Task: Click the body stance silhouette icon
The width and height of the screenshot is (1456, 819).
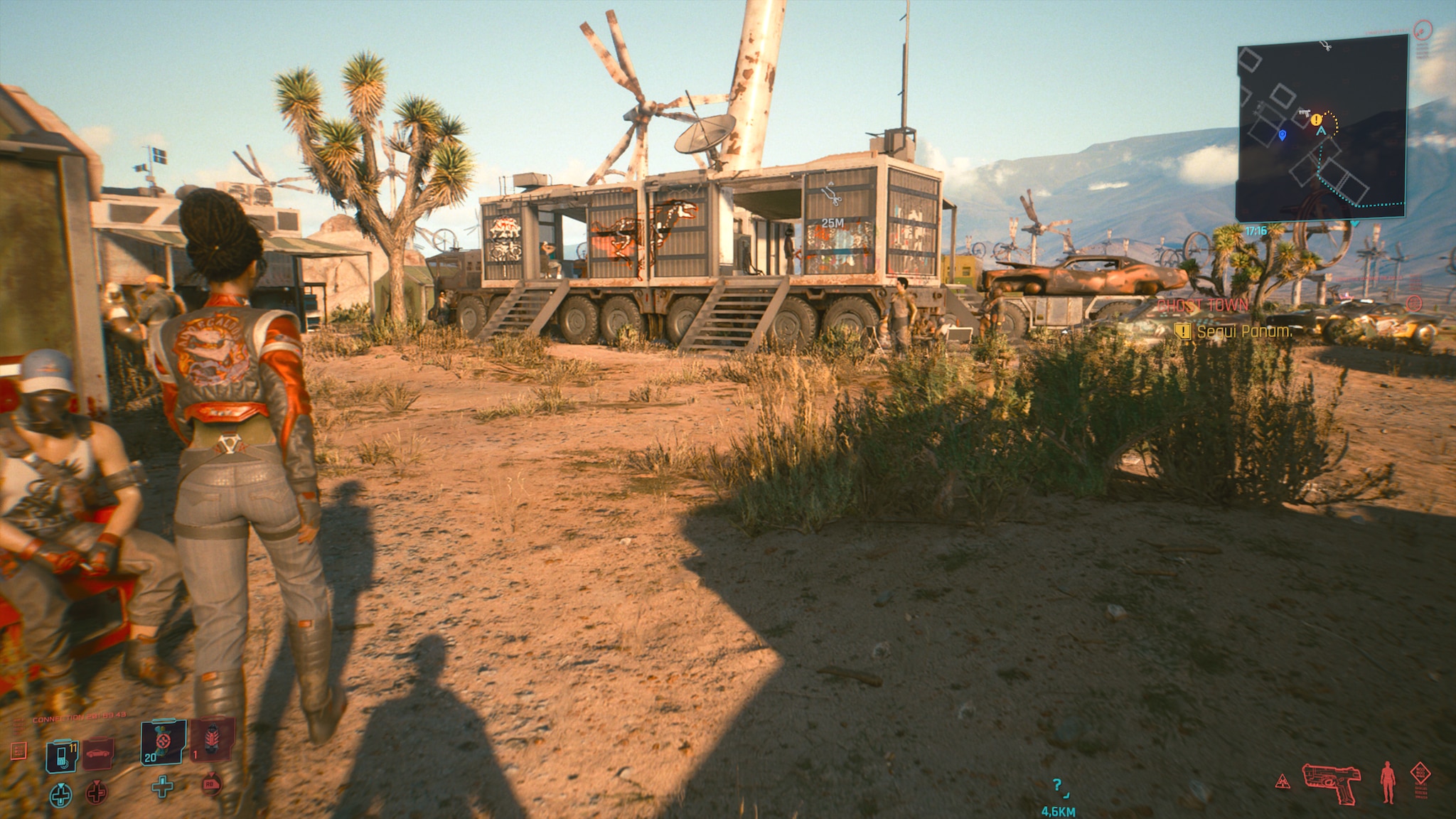Action: click(1388, 782)
